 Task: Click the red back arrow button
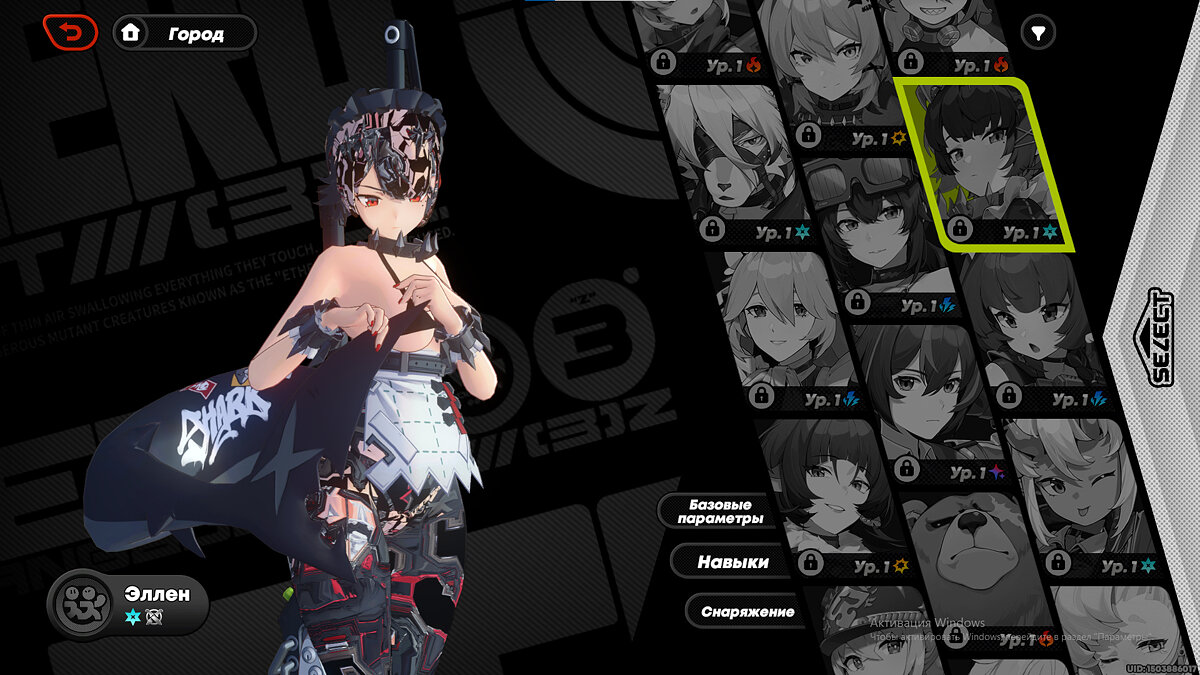pyautogui.click(x=70, y=33)
